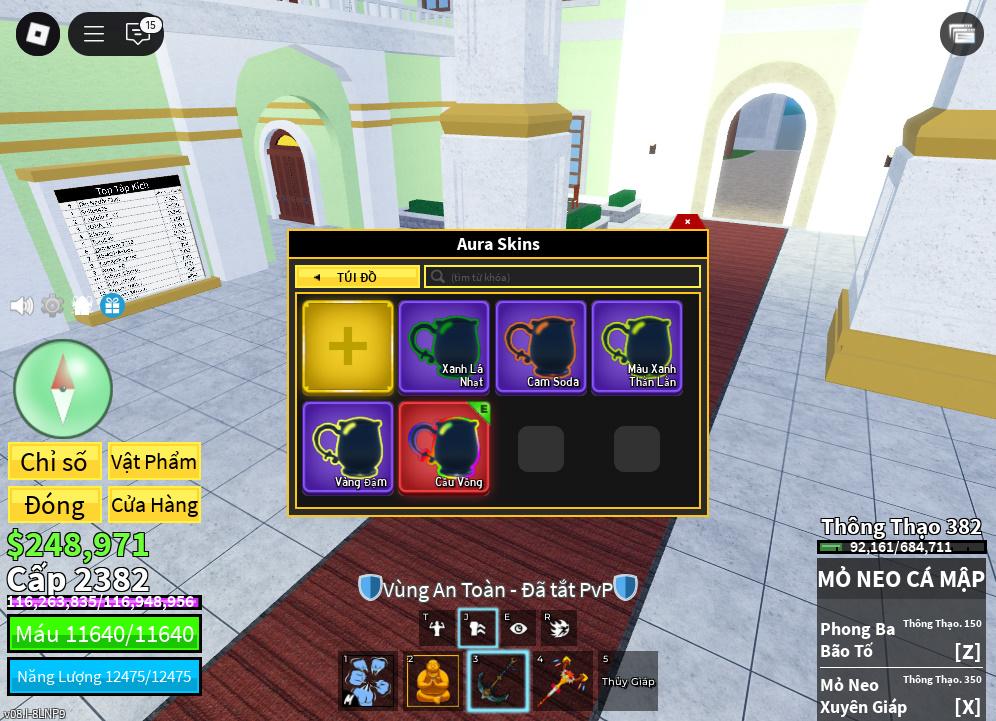Screen dimensions: 996x721
Task: Open the Chỉ số stats menu
Action: point(55,462)
